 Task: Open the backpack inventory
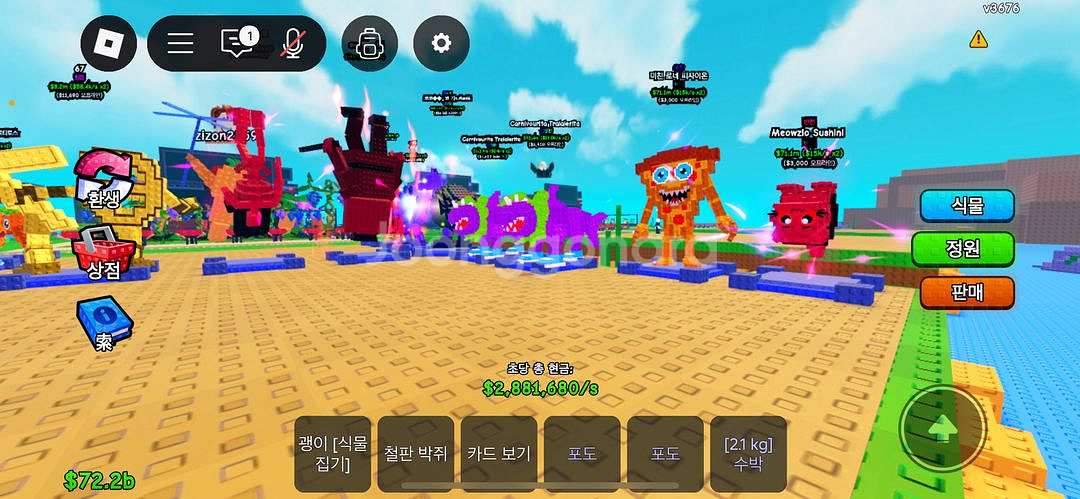(x=369, y=43)
